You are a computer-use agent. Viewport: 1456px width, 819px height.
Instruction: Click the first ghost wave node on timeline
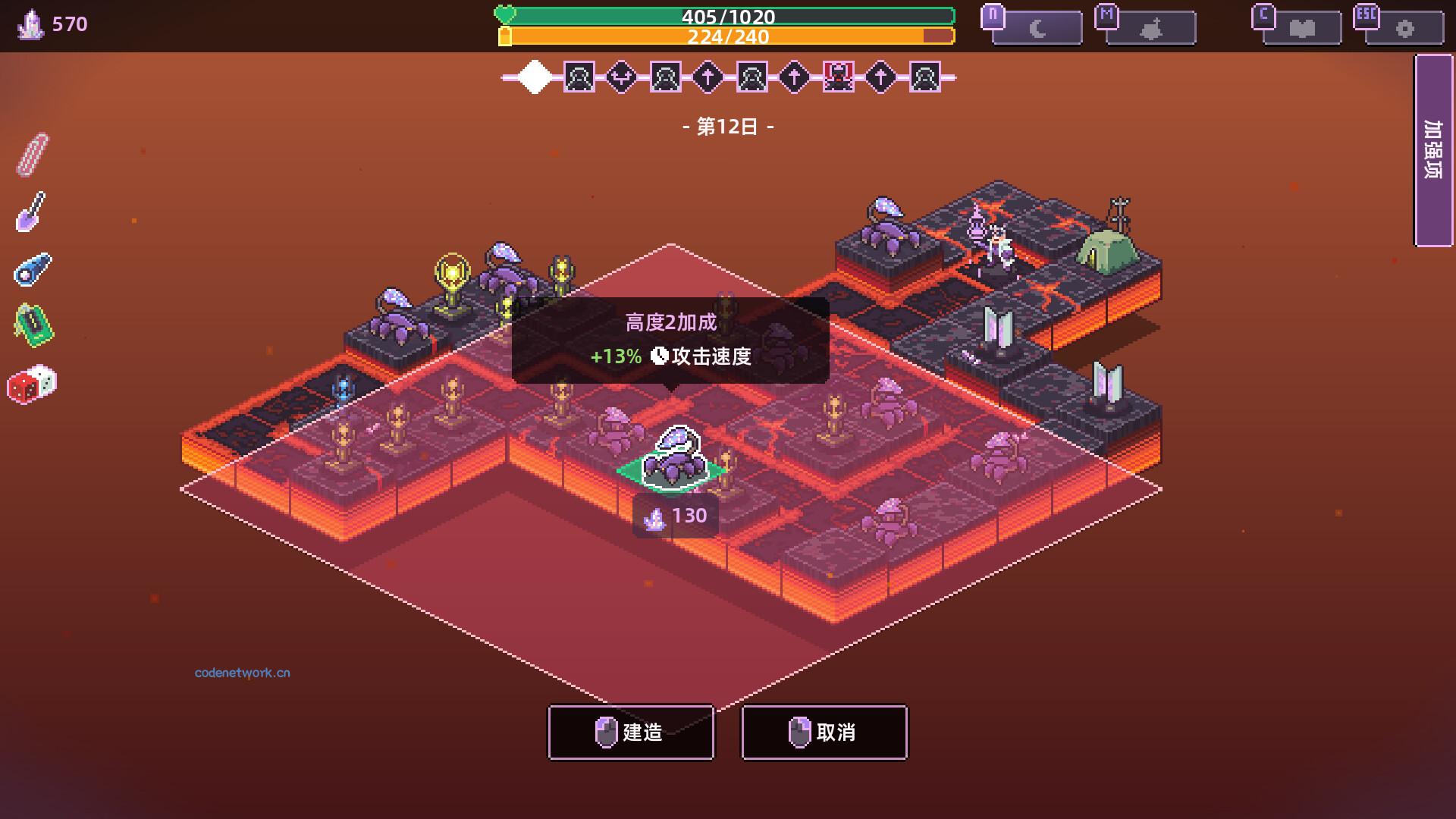579,77
